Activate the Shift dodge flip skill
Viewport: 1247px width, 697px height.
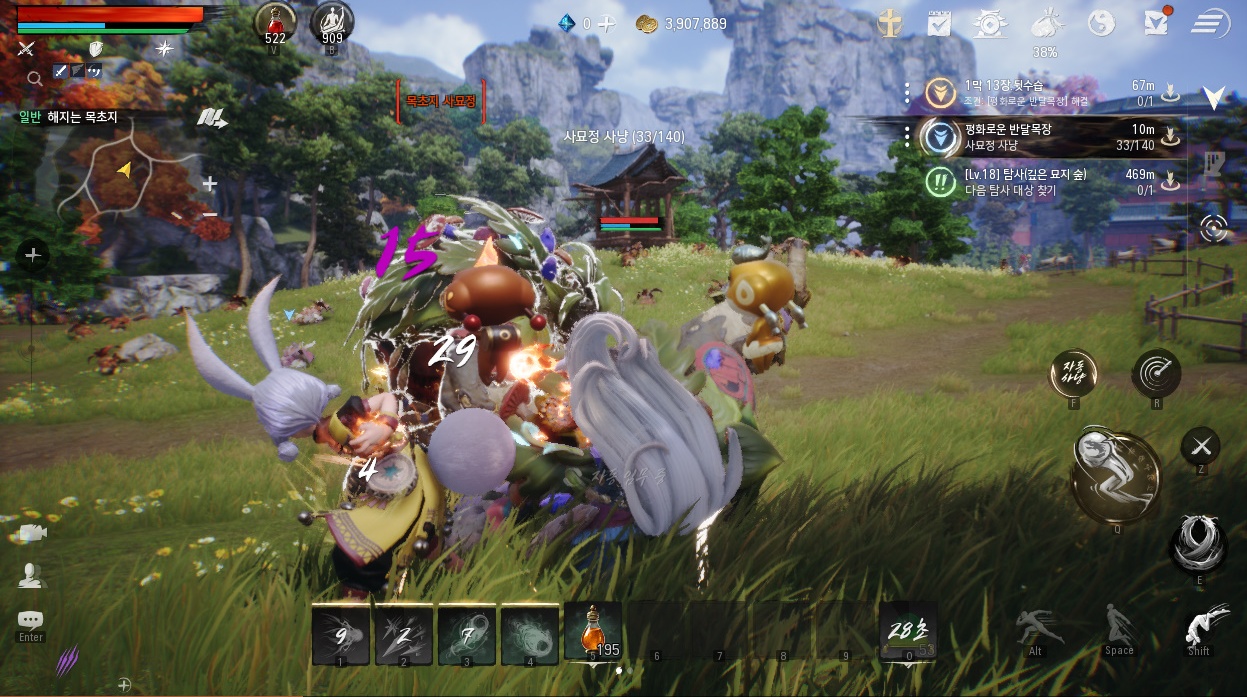[x=1198, y=628]
